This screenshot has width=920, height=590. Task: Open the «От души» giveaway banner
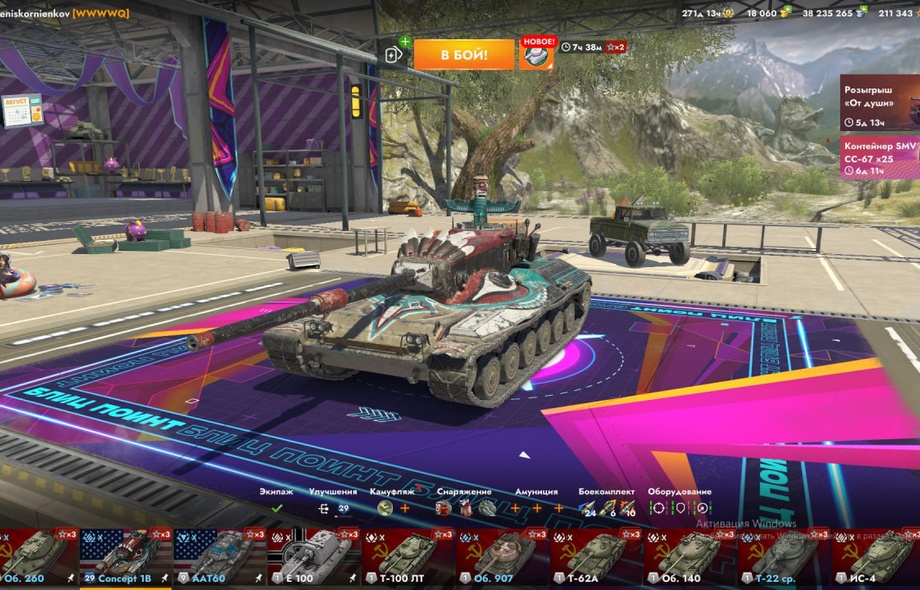pos(880,102)
